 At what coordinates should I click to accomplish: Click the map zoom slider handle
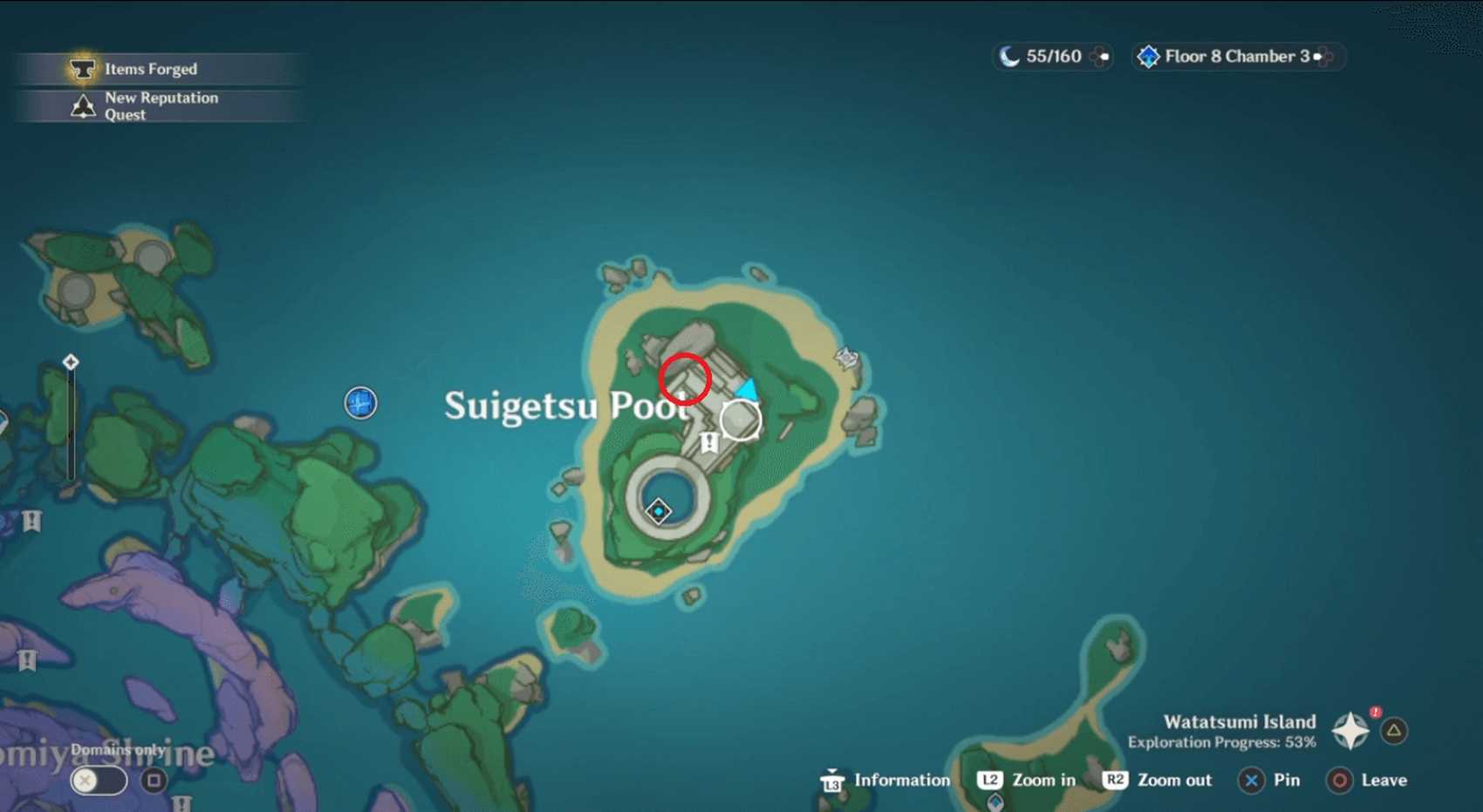coord(71,362)
